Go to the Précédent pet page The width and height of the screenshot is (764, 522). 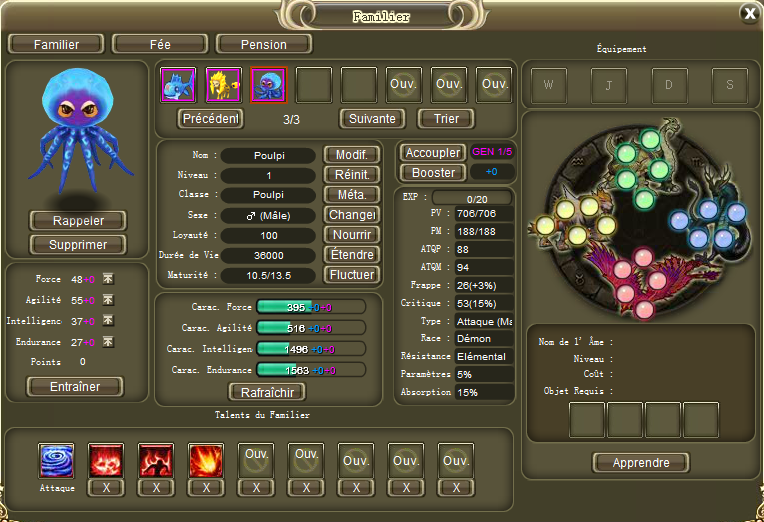[x=211, y=118]
